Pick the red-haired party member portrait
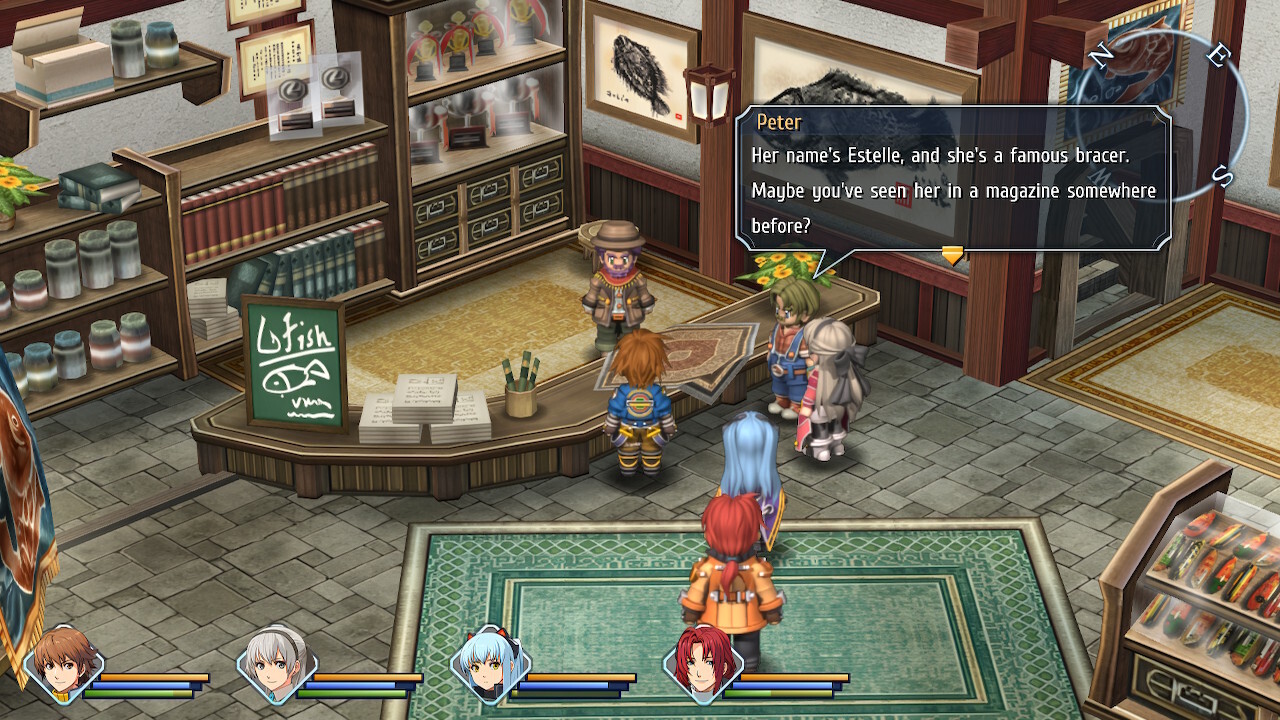This screenshot has height=720, width=1280. 703,662
